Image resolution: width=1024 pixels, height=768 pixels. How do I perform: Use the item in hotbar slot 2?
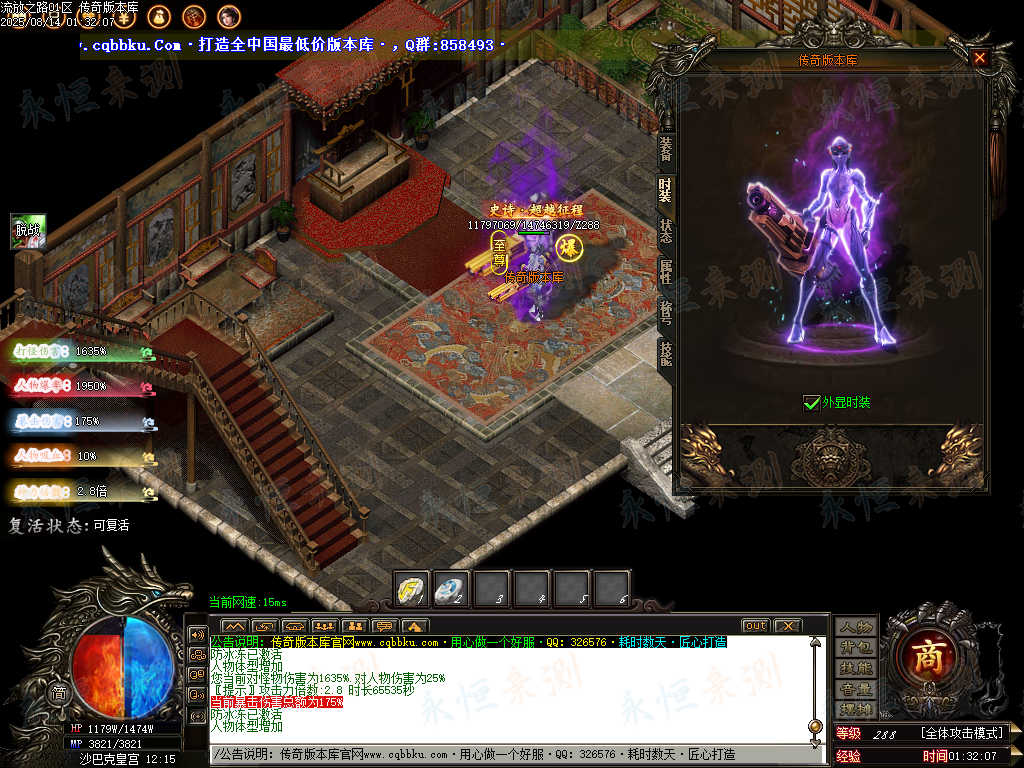tap(451, 589)
